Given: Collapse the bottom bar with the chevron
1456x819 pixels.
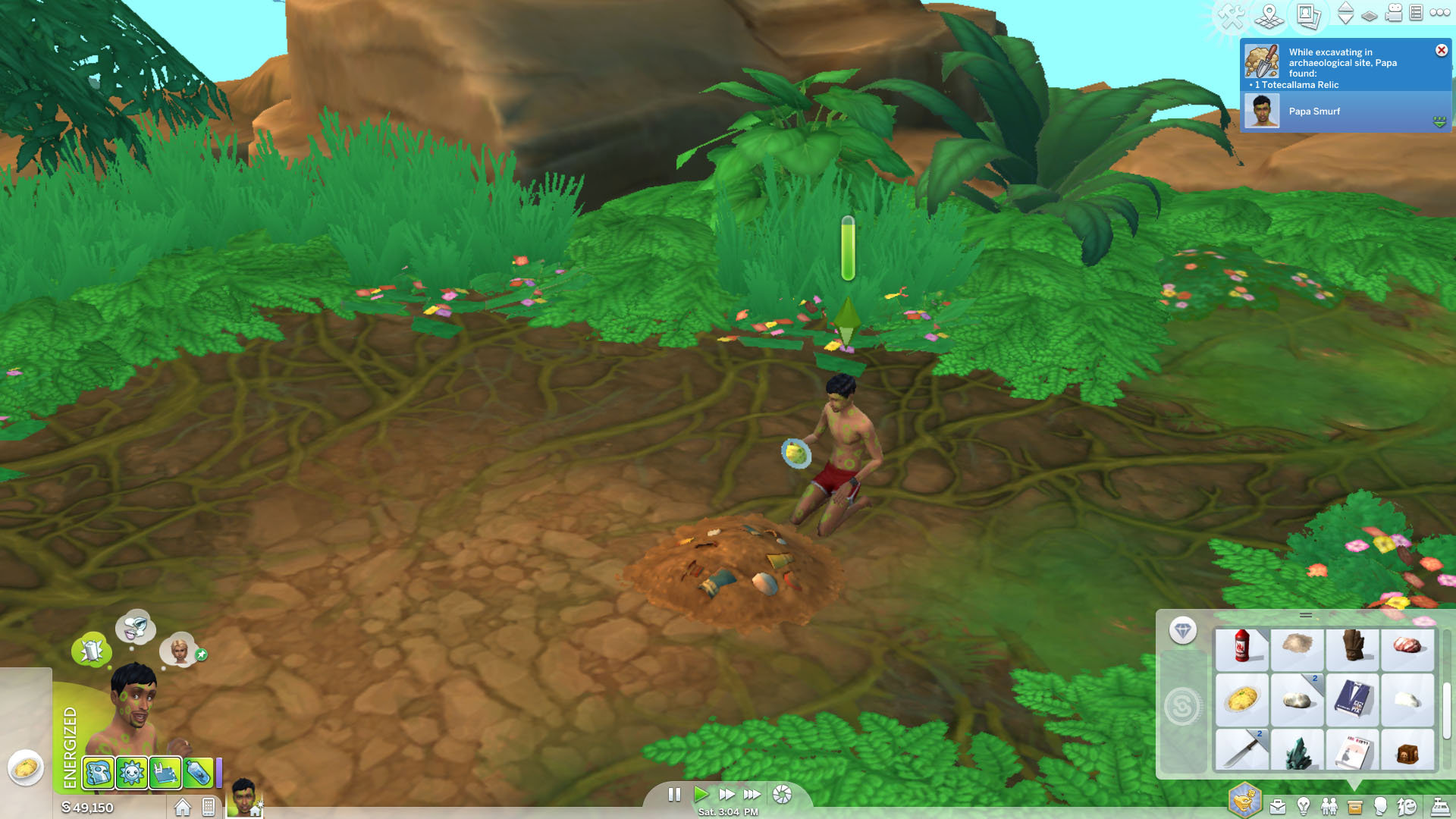Looking at the screenshot, I should [x=1355, y=786].
